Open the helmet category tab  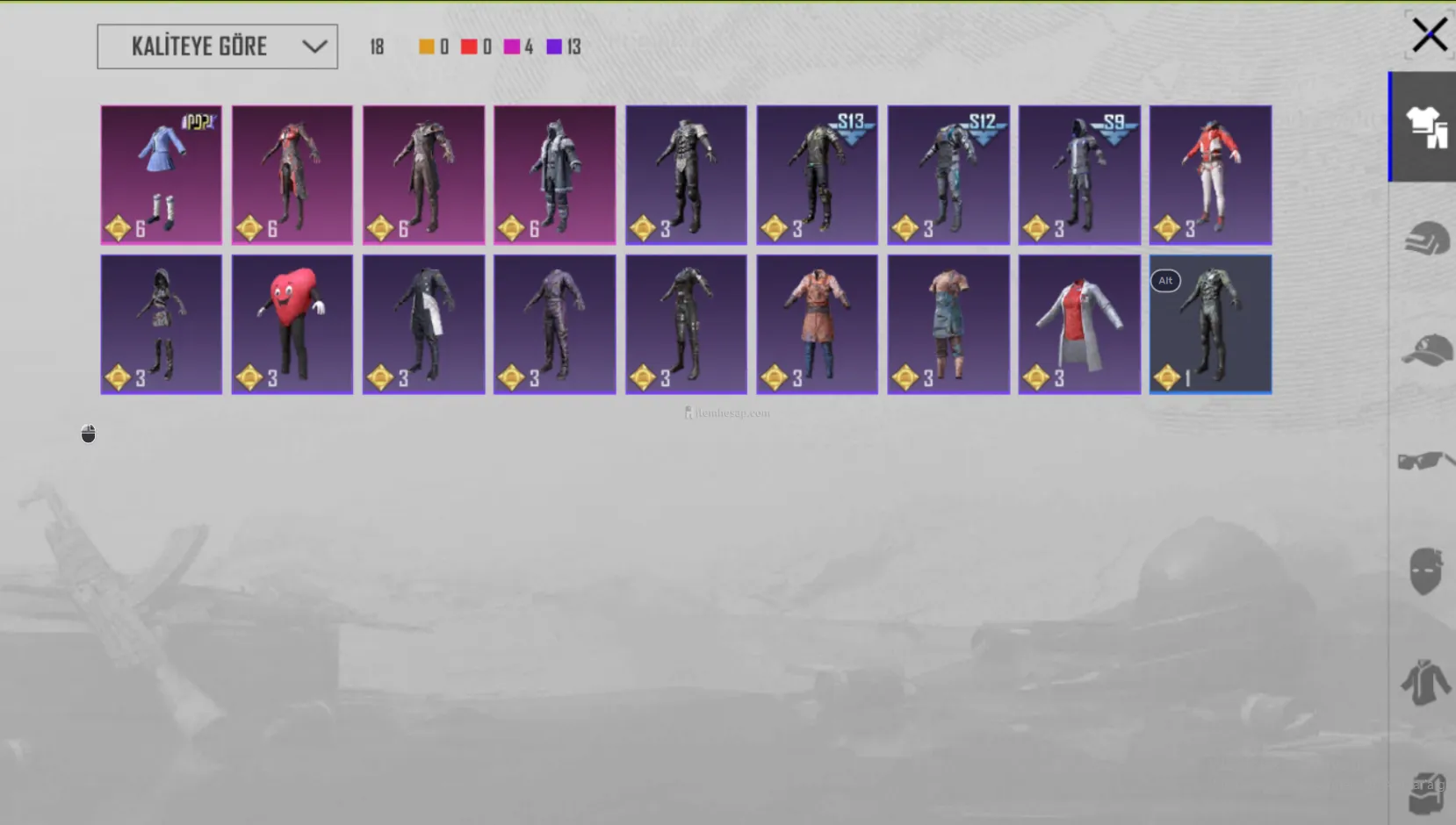click(1424, 239)
